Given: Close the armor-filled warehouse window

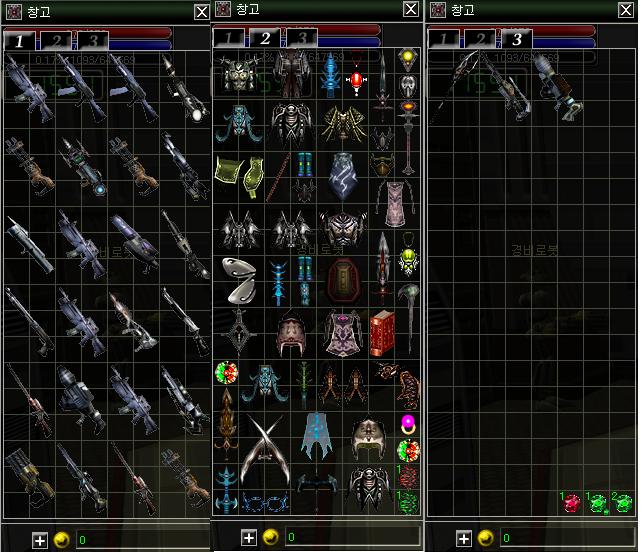Looking at the screenshot, I should coord(411,9).
